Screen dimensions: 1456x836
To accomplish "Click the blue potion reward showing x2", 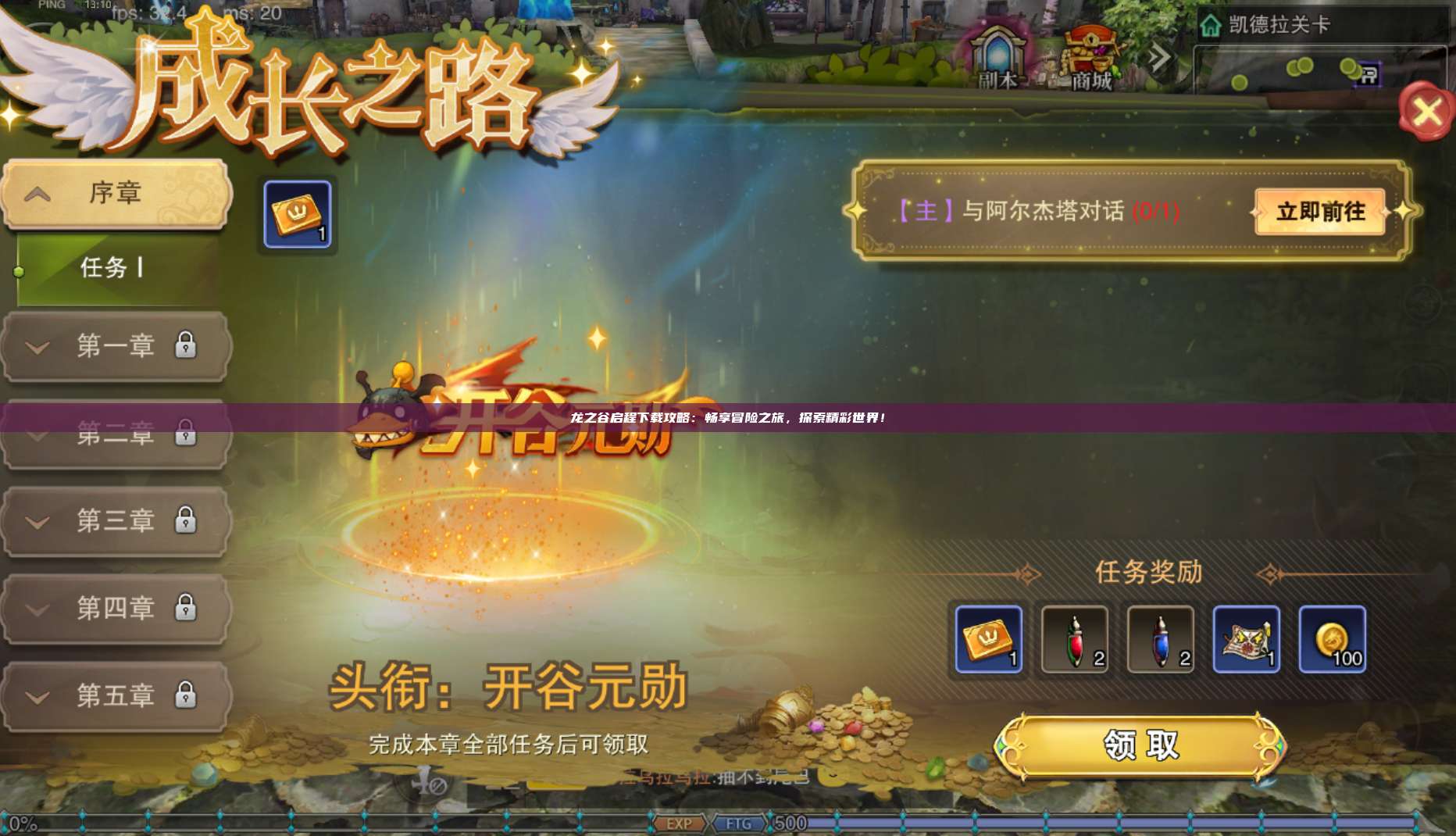I will [x=1162, y=639].
